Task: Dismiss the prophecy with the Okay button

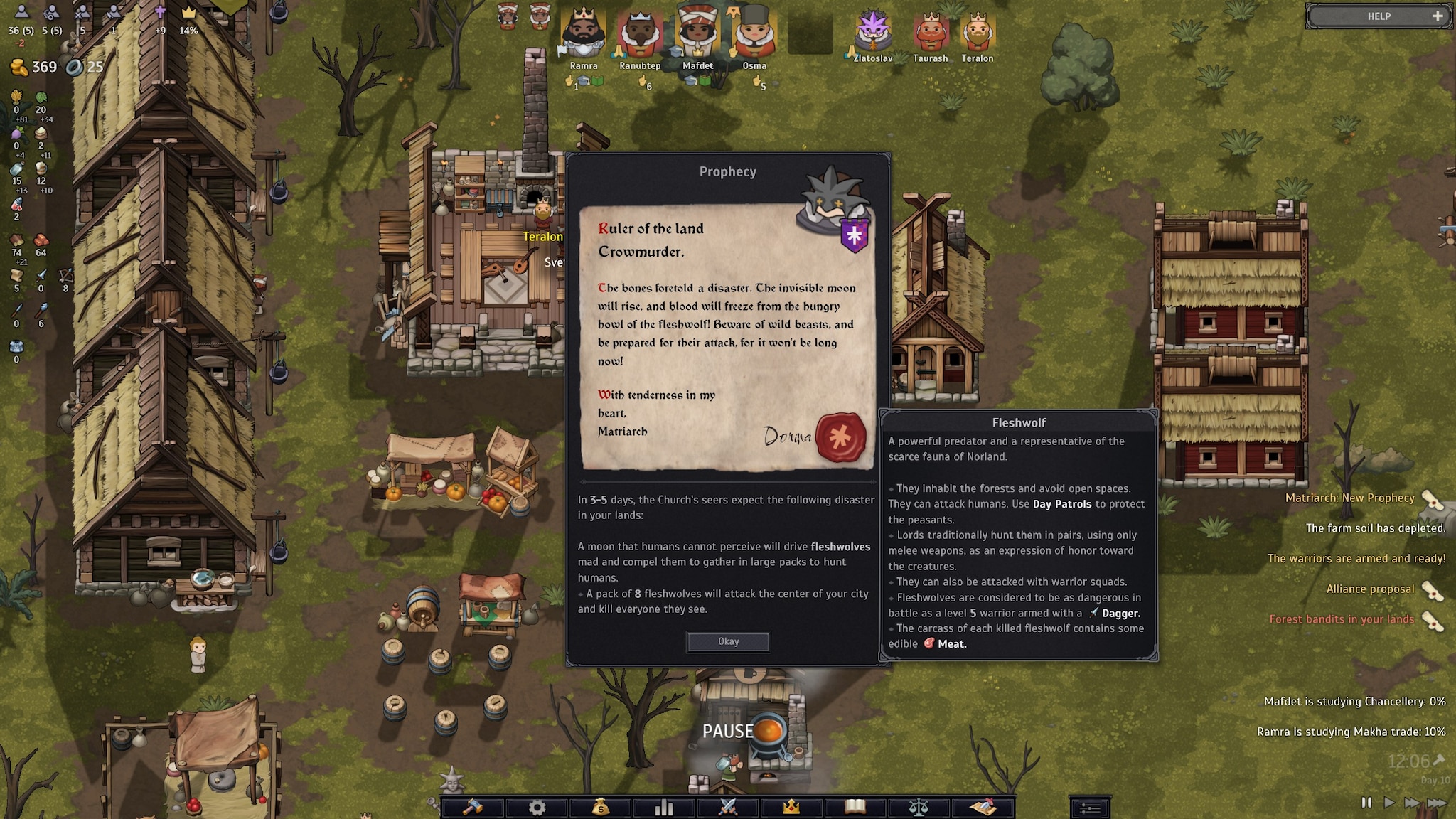Action: point(728,641)
